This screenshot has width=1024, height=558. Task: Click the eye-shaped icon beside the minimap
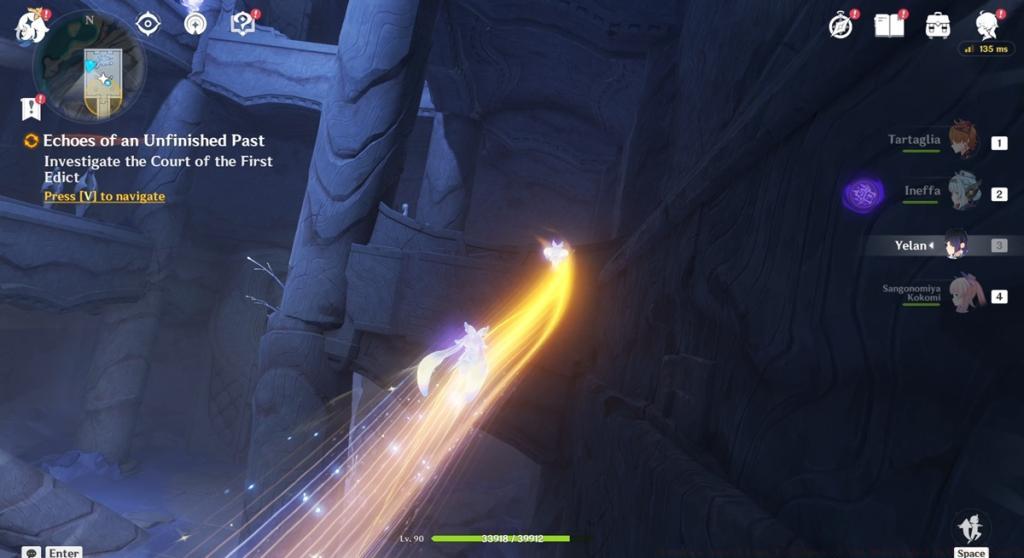148,23
